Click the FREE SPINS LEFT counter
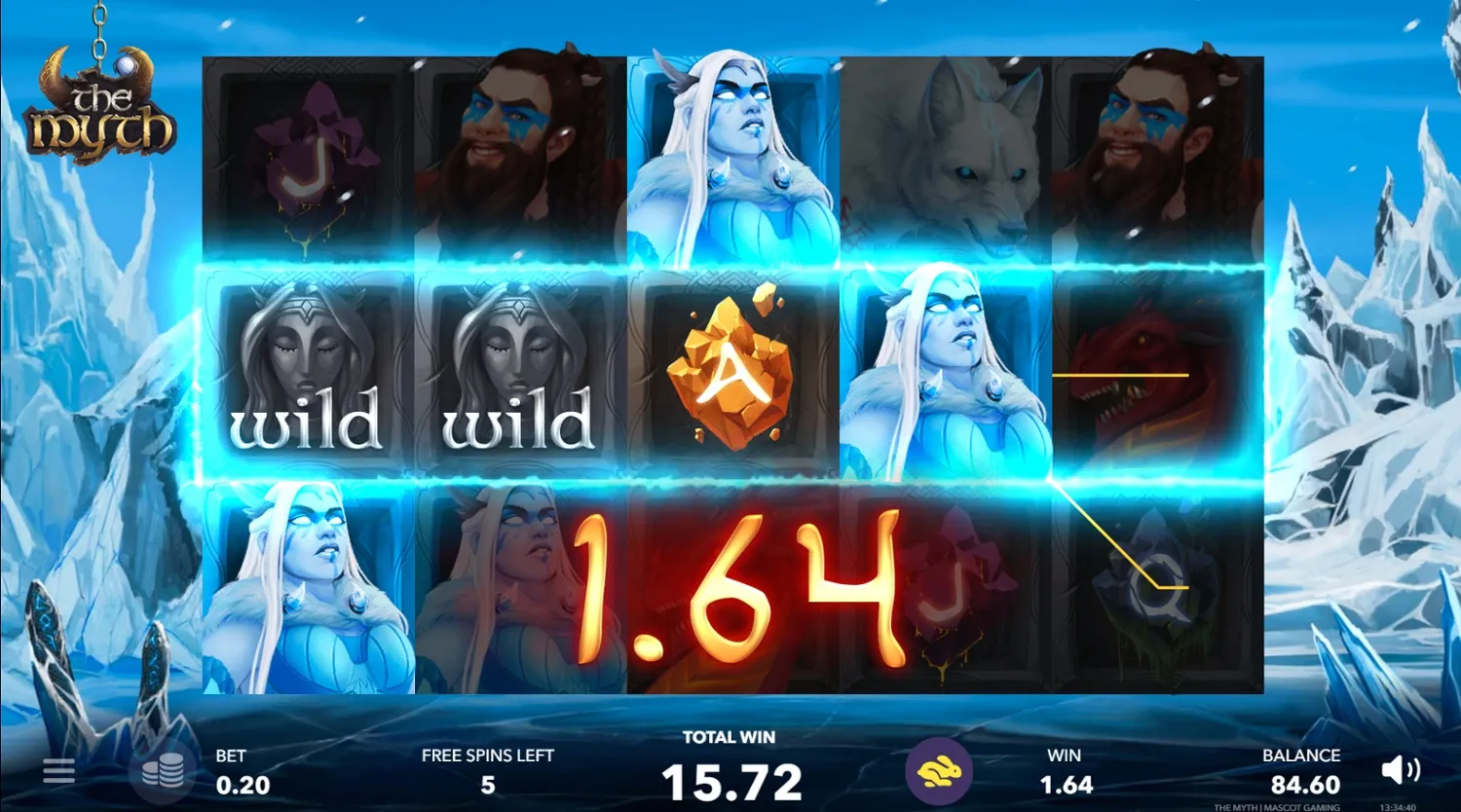 486,770
